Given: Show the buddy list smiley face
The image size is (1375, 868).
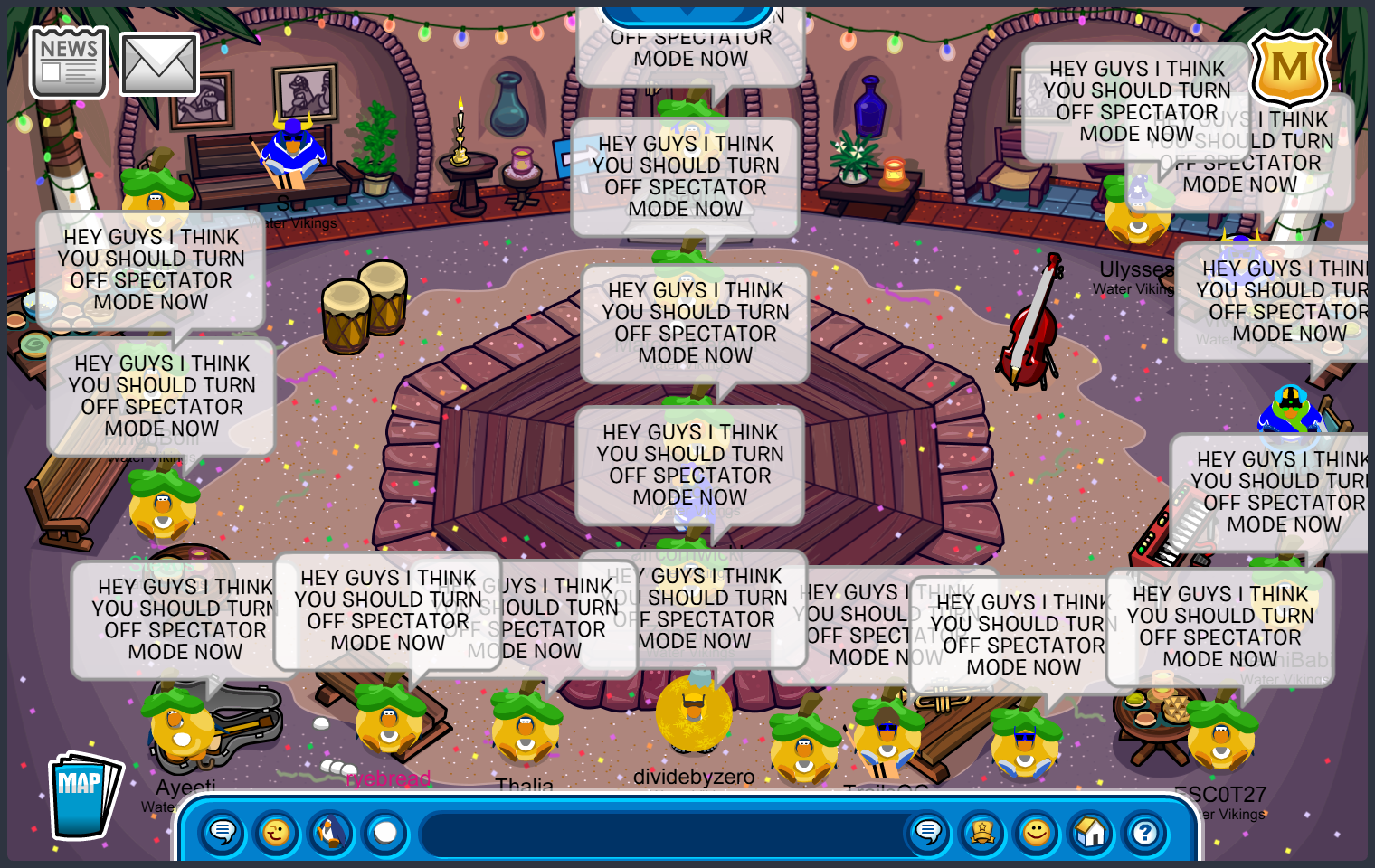Looking at the screenshot, I should [1037, 832].
